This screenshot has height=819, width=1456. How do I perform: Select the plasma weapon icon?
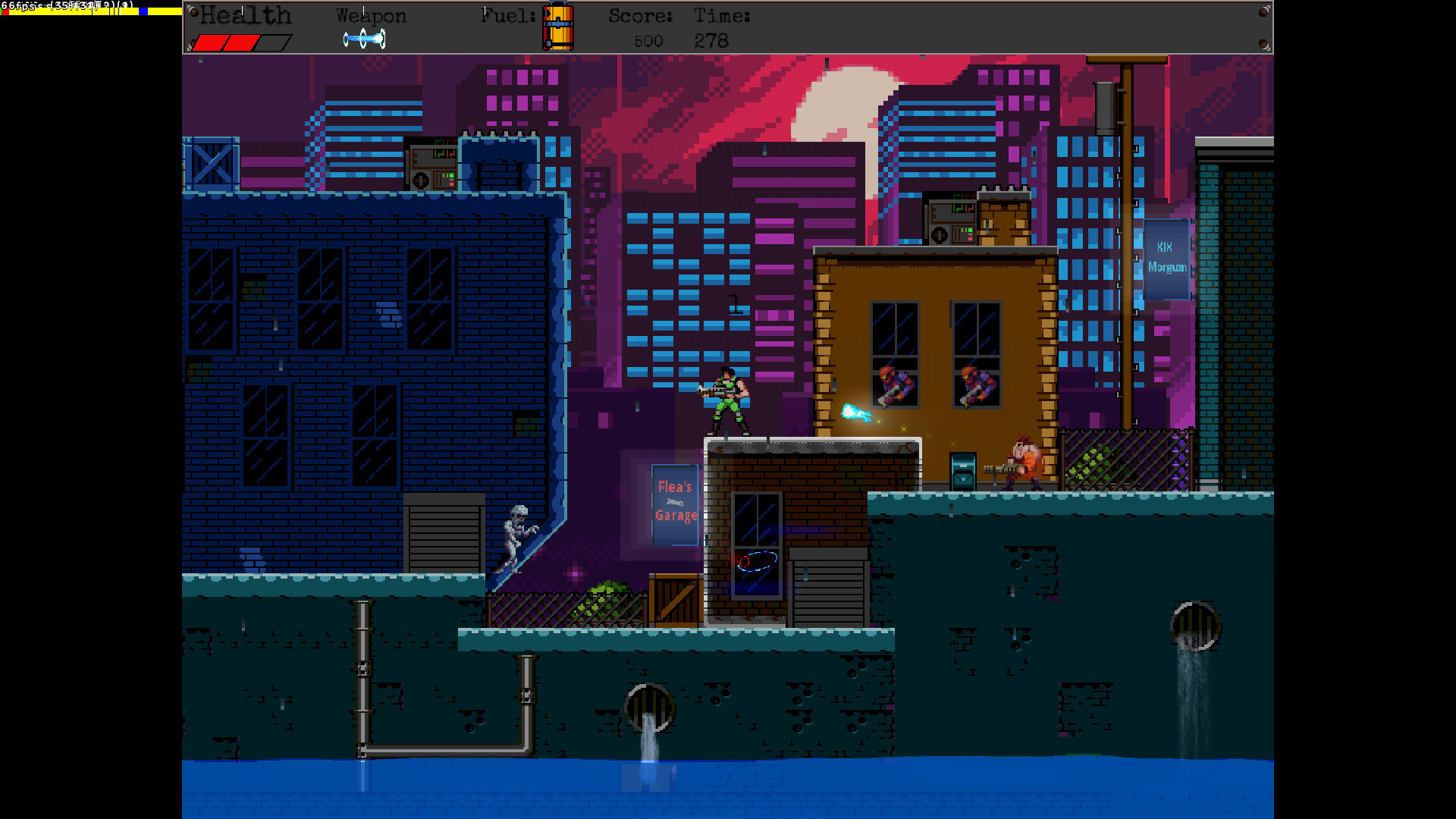point(364,38)
